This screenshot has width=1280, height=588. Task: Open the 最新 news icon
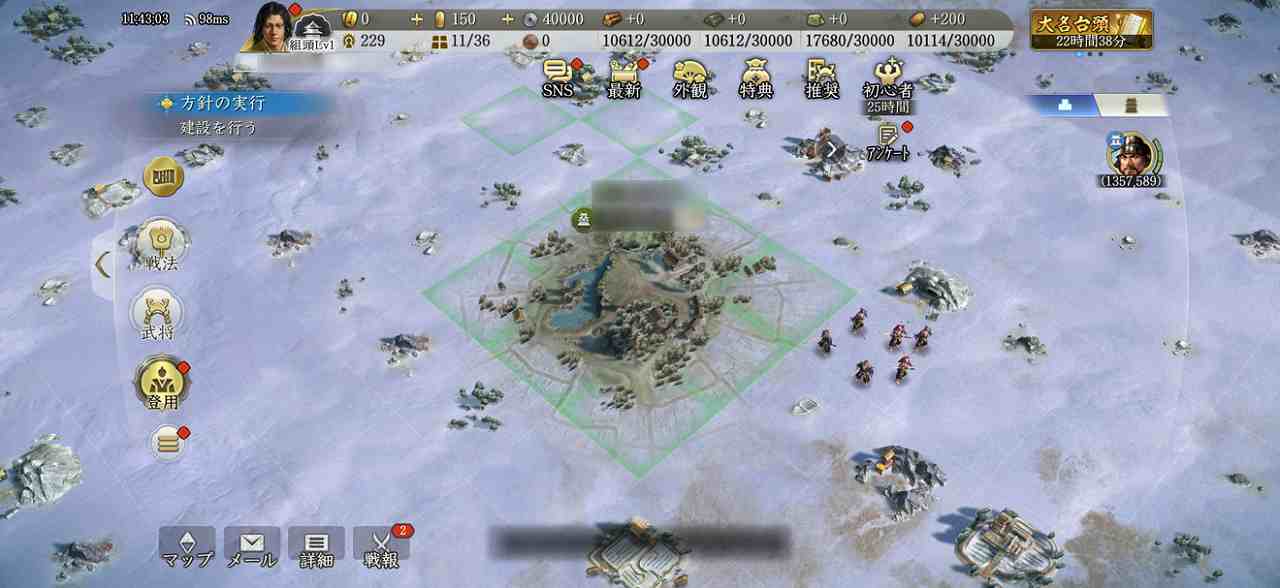pos(623,78)
